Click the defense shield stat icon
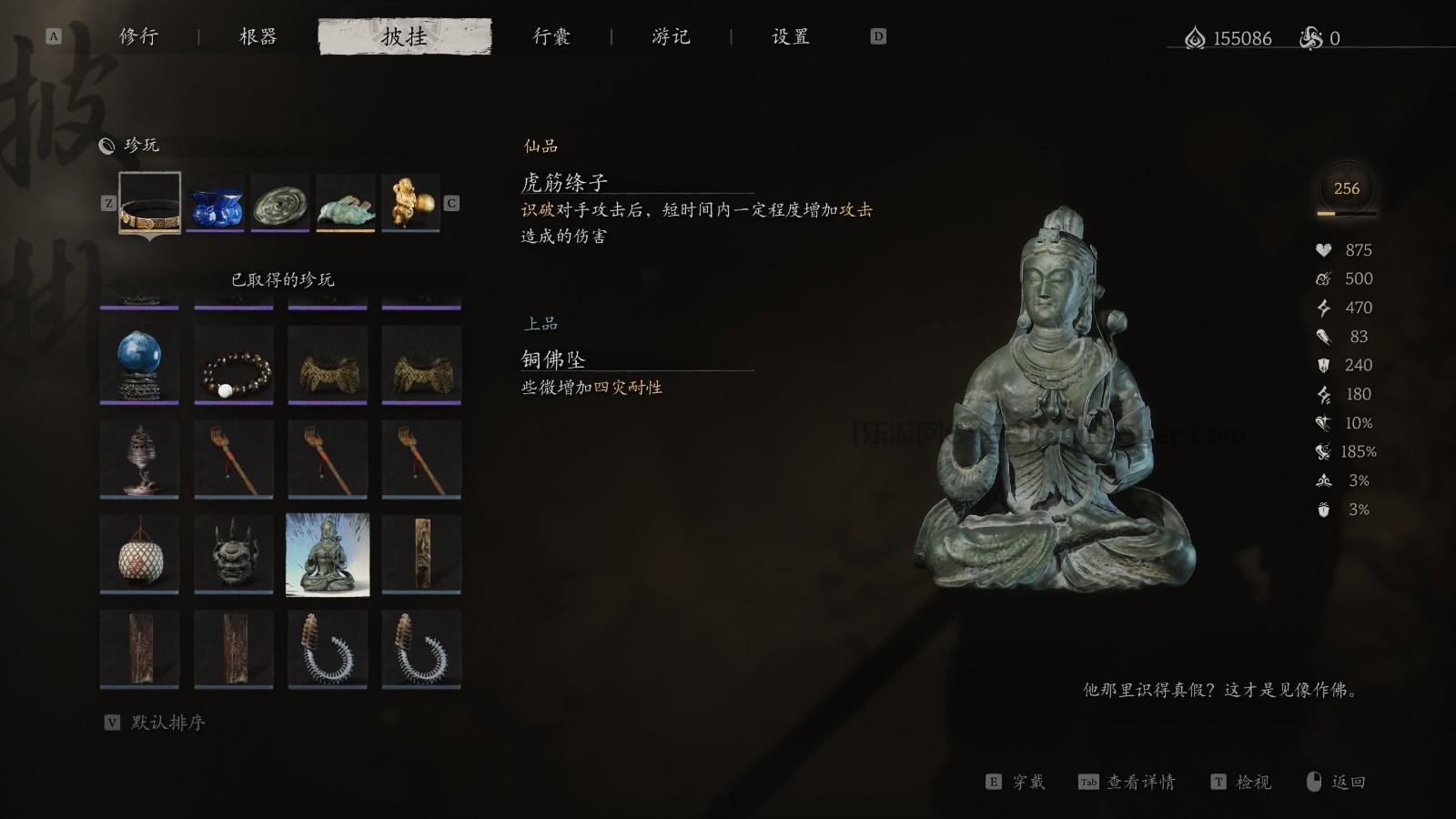The image size is (1456, 819). coord(1325,366)
